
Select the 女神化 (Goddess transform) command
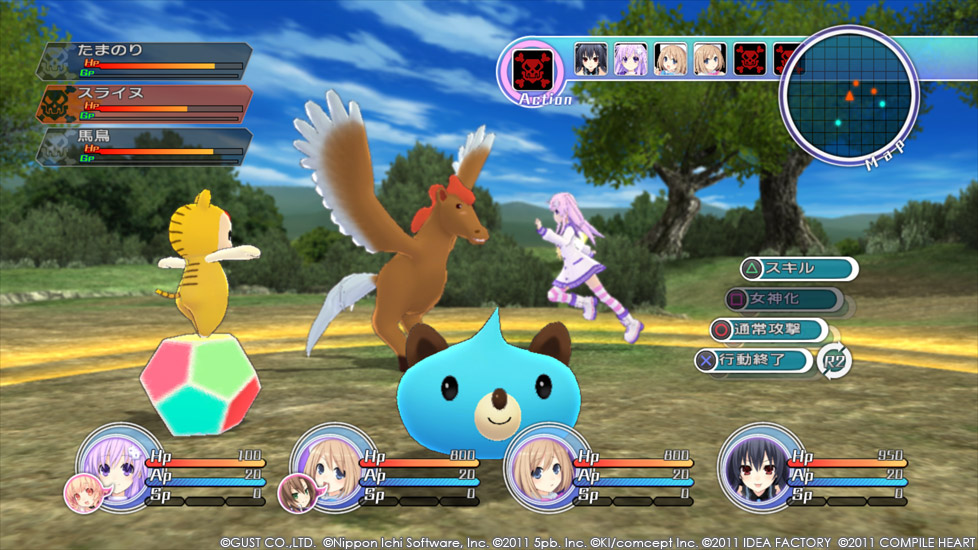[785, 299]
